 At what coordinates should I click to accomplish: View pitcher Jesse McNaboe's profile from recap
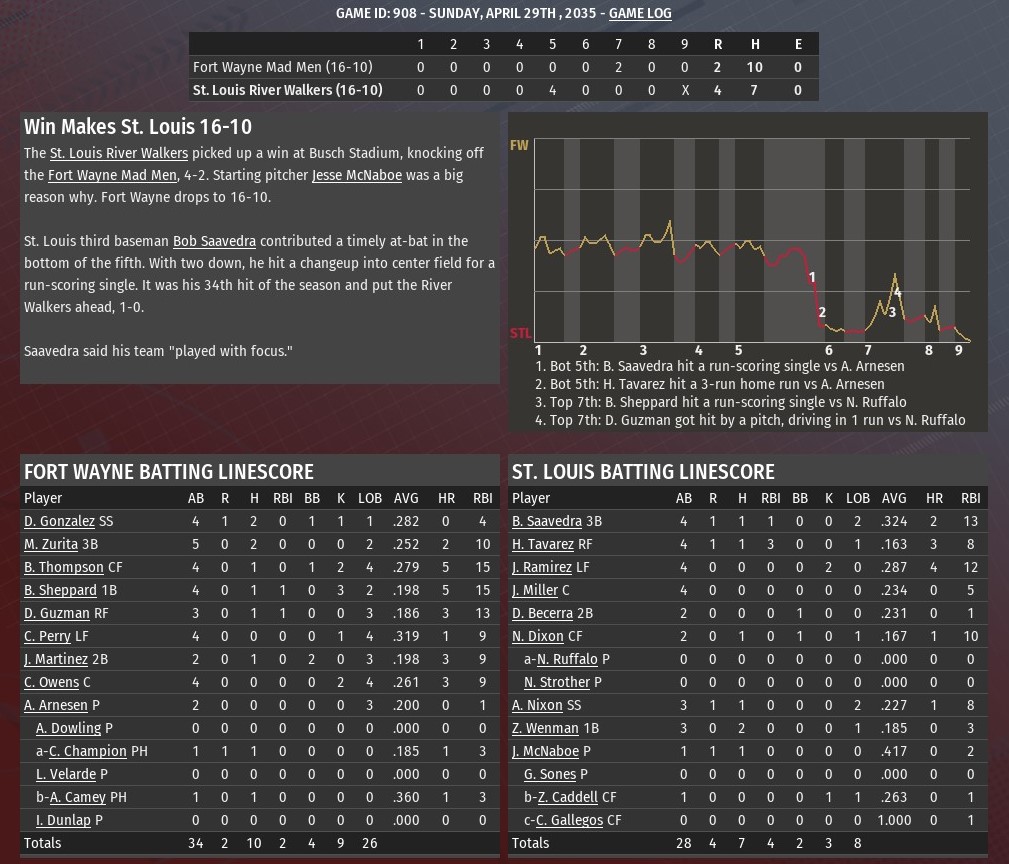tap(356, 175)
